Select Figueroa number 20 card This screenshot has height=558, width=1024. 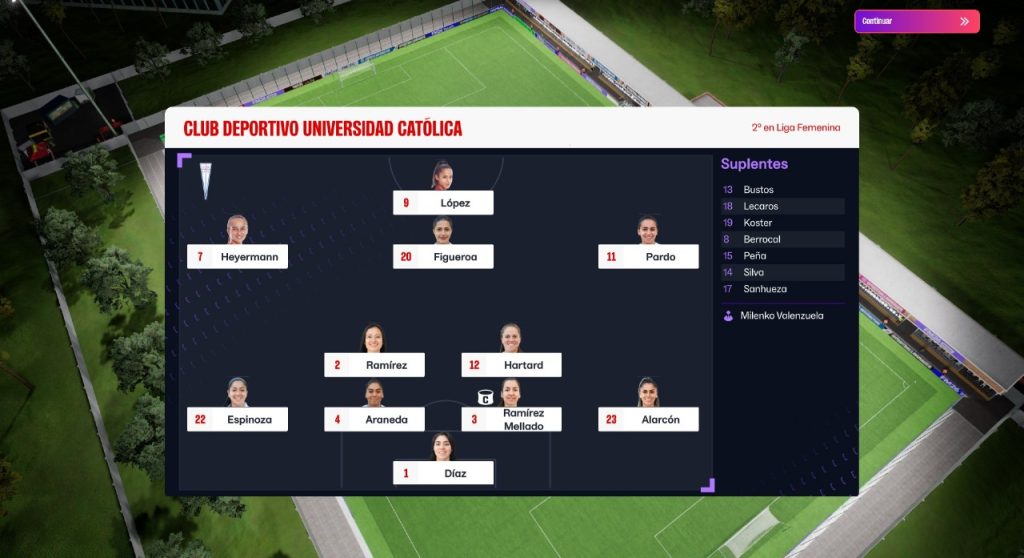coord(443,257)
